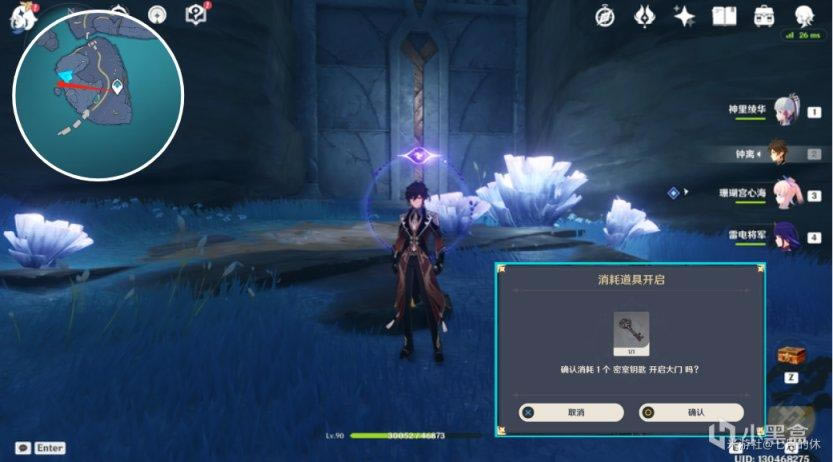Open the backpack inventory icon
The width and height of the screenshot is (833, 462).
coord(764,15)
